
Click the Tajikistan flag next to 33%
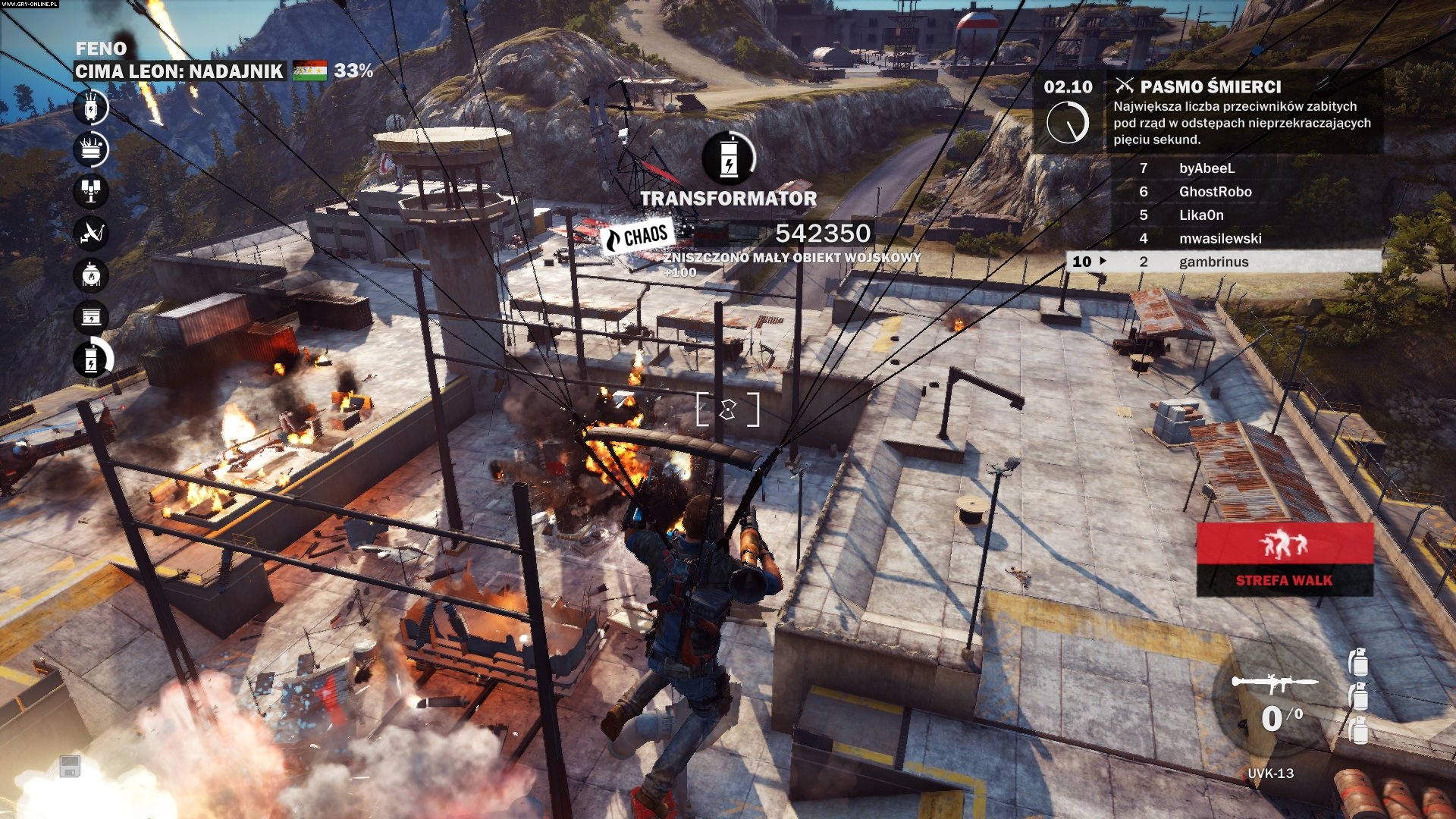click(x=311, y=70)
